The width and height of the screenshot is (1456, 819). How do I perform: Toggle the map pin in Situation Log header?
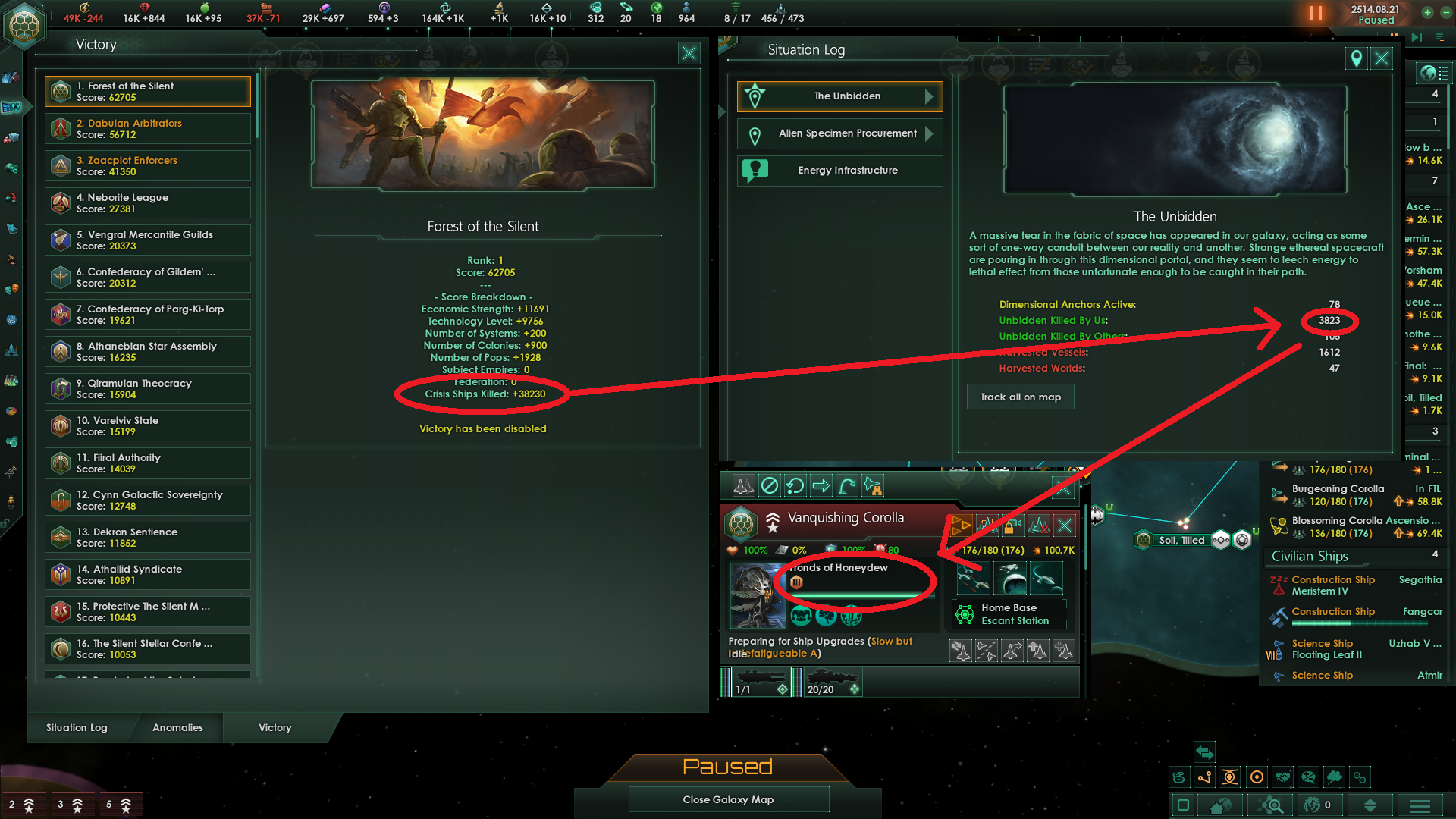click(1357, 58)
